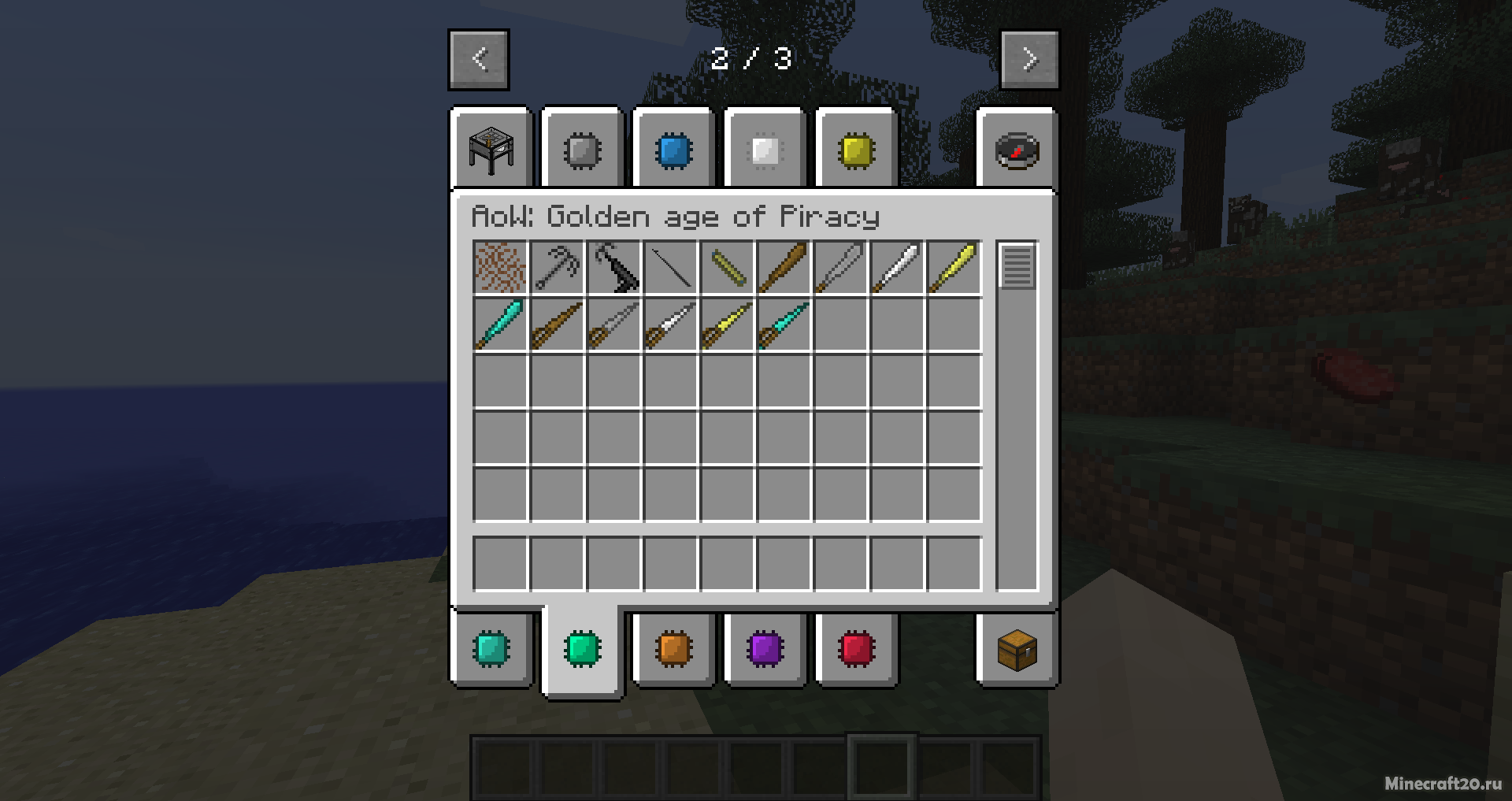Switch to the white gem tab

(765, 150)
